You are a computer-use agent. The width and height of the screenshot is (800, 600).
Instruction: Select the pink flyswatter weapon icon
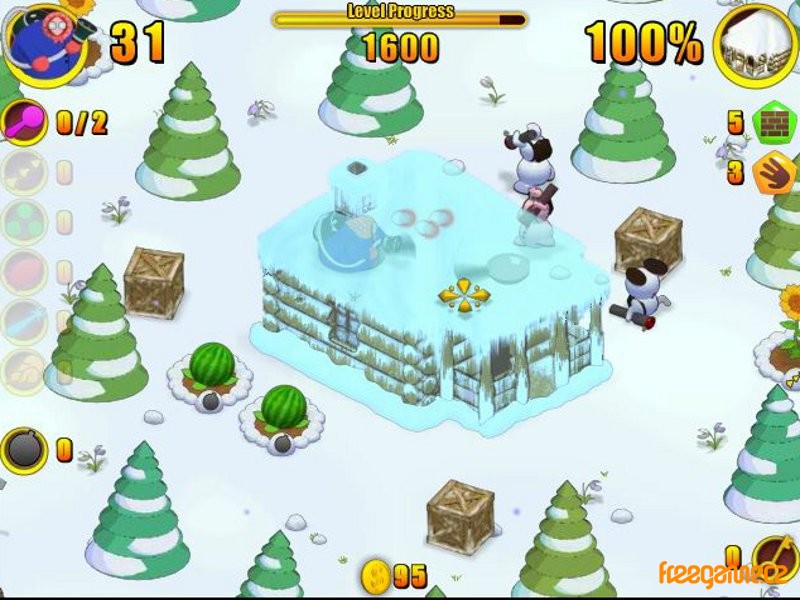coord(23,123)
